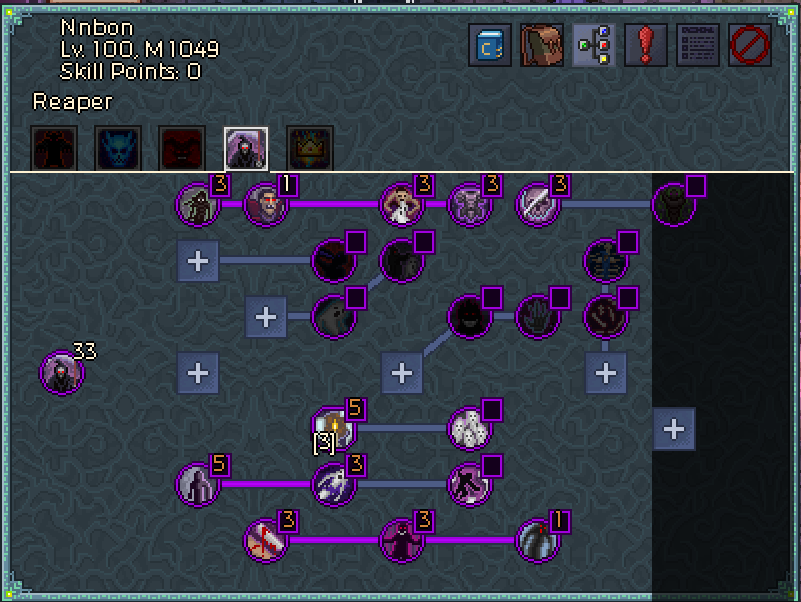Pick the group of white ghosts skill
801x602 pixels.
click(468, 427)
